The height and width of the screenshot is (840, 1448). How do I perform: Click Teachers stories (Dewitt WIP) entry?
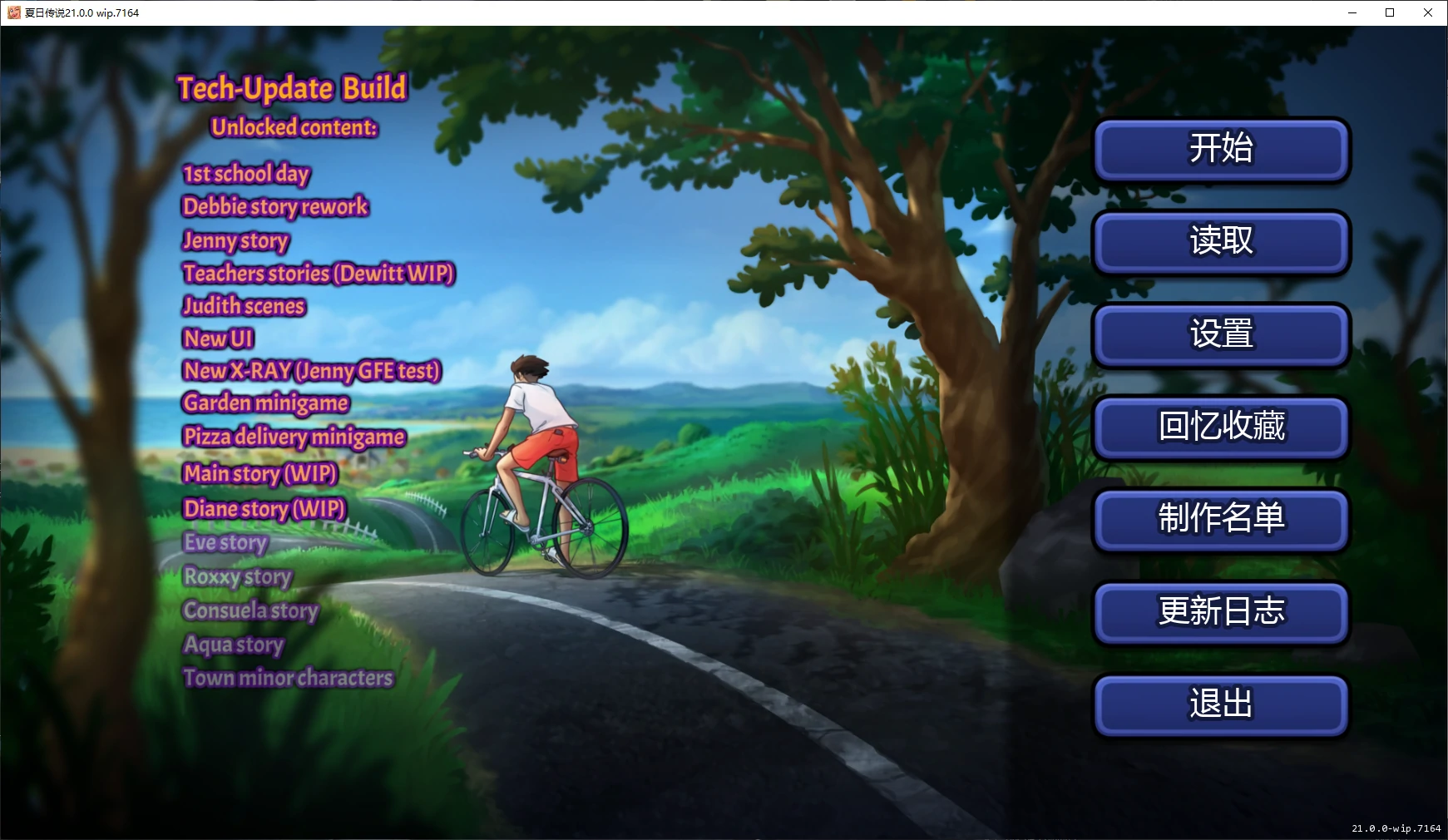tap(319, 273)
